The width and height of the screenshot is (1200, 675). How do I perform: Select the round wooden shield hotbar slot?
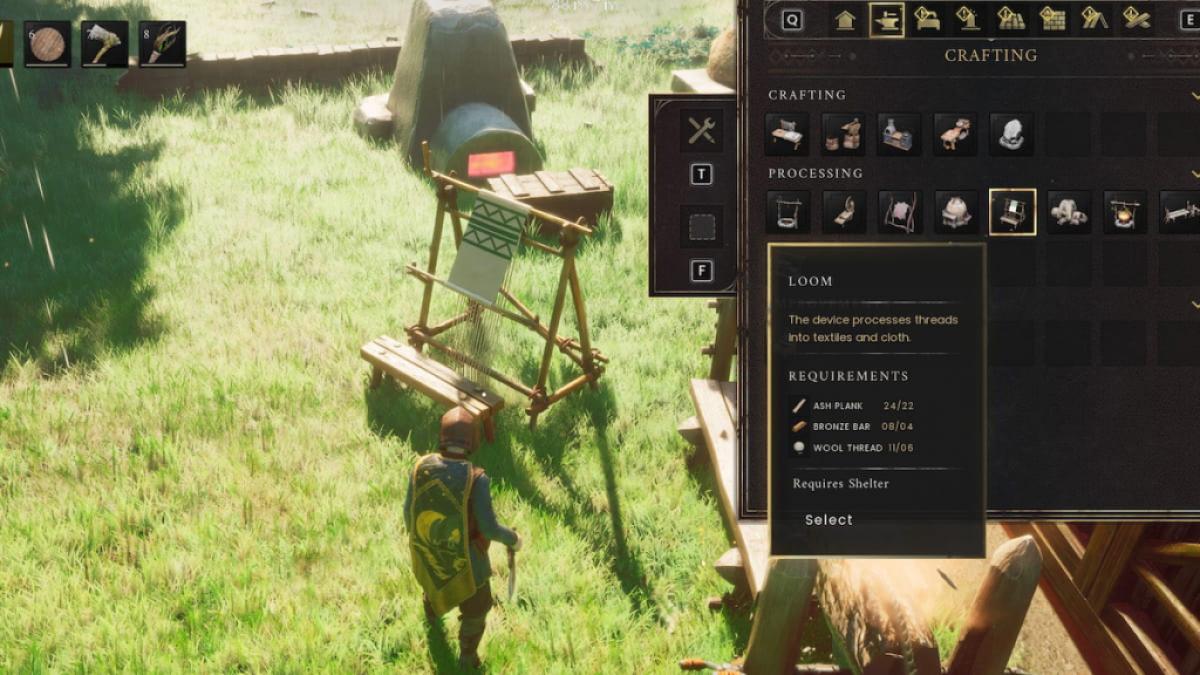(x=47, y=44)
